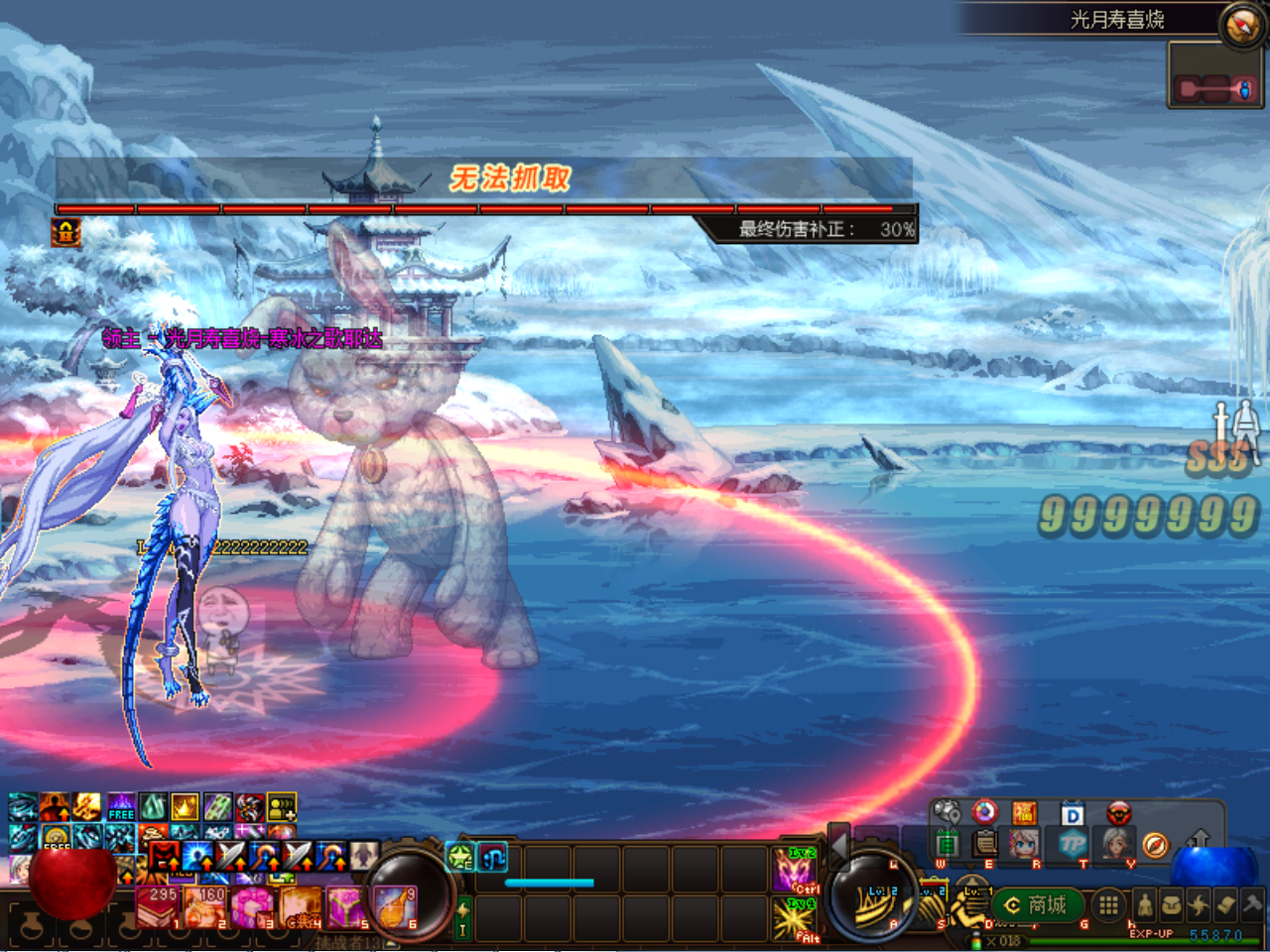This screenshot has width=1270, height=952.
Task: Open the daily sign-in D calendar icon
Action: 1072,813
